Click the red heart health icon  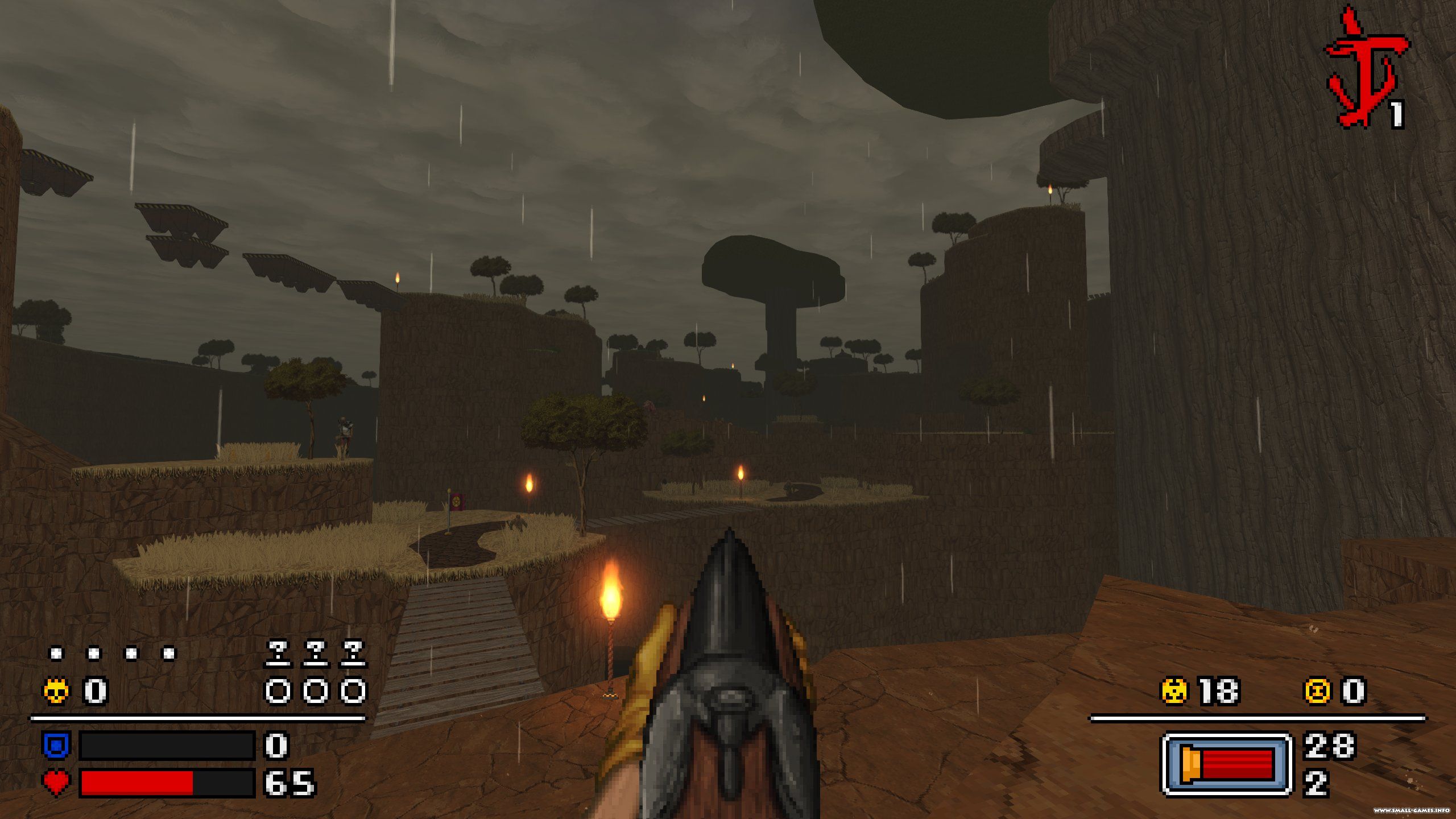pos(56,783)
